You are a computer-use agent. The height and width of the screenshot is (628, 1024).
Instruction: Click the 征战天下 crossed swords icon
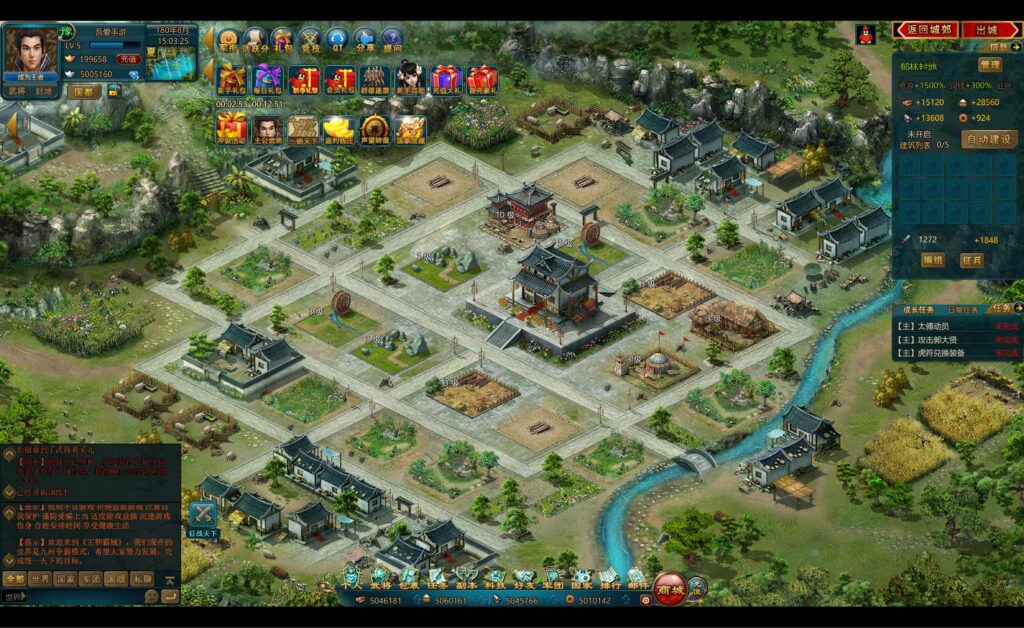tap(203, 515)
